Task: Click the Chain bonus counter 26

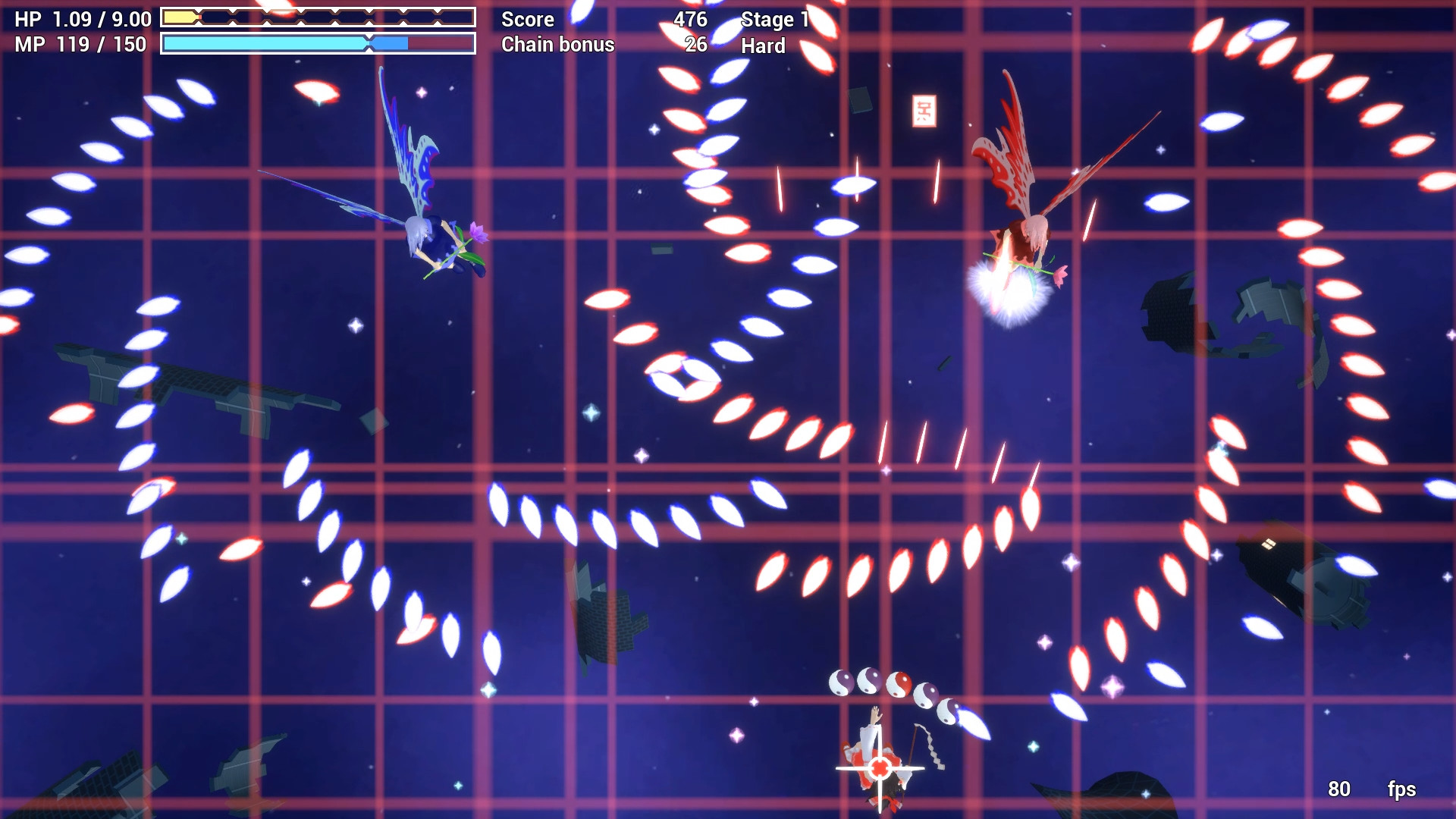Action: pos(695,45)
